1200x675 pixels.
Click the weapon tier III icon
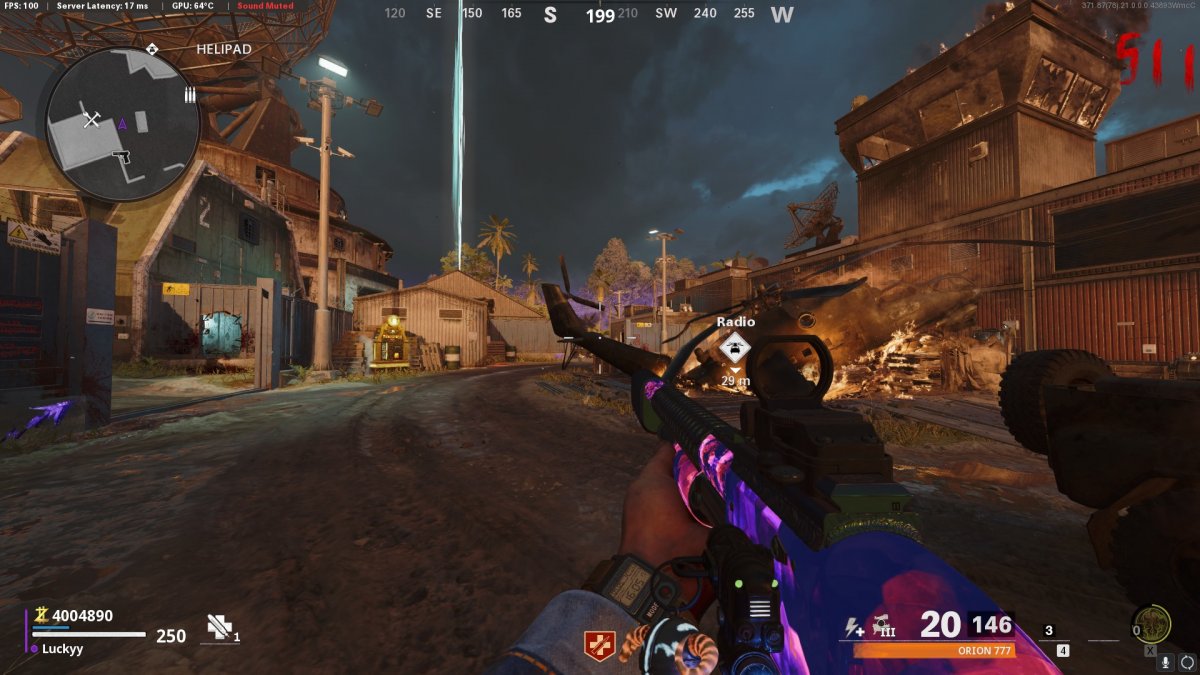click(882, 626)
